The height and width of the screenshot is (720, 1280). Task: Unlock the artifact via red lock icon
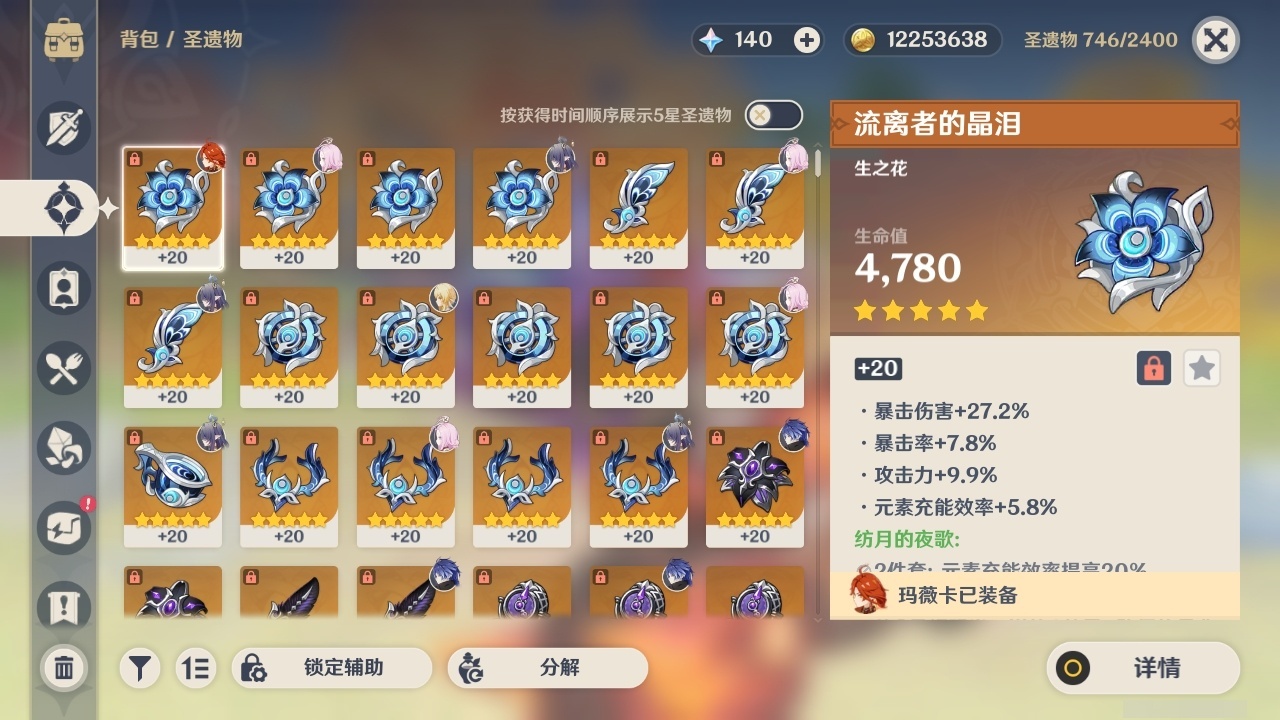click(1152, 368)
